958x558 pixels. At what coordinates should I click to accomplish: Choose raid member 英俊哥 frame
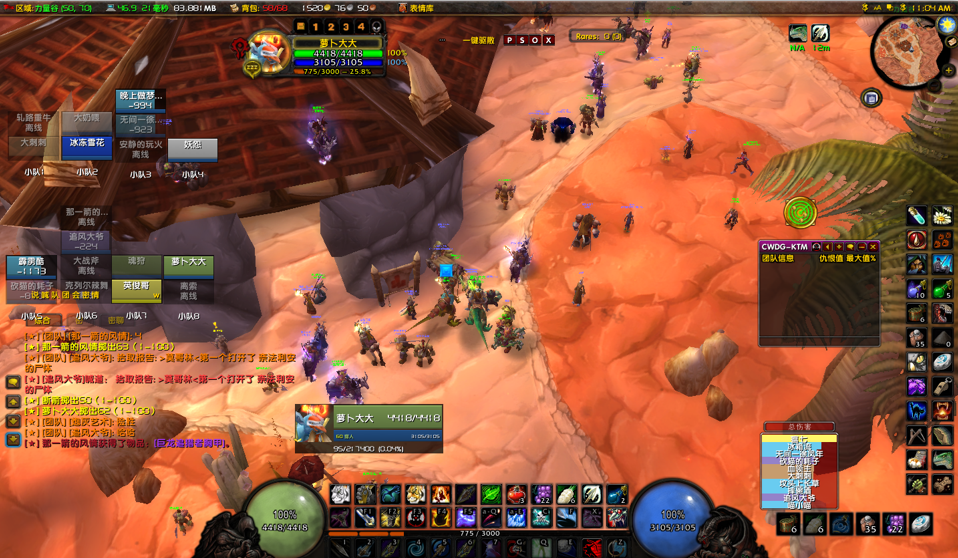(137, 289)
